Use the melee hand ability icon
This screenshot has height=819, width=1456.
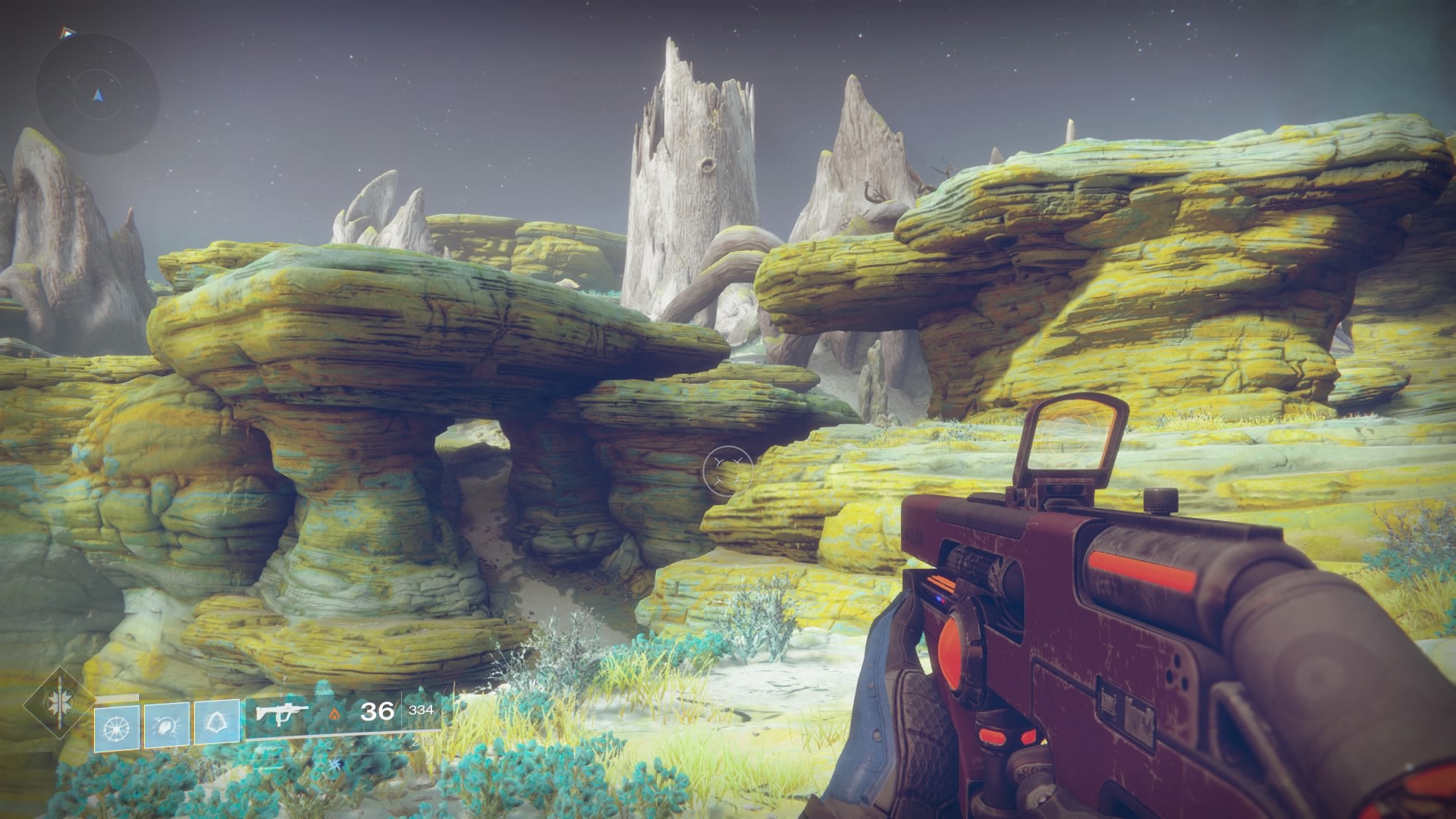(167, 727)
